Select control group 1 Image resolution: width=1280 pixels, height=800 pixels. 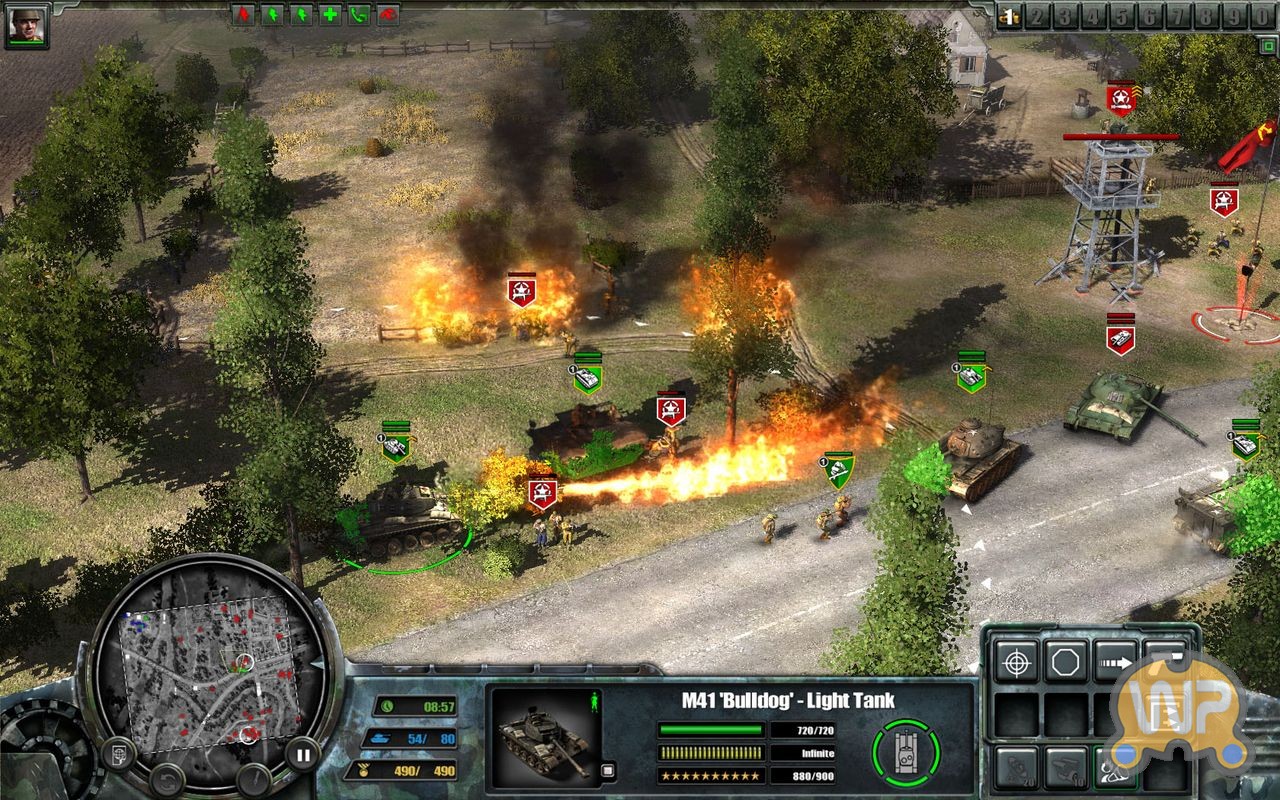point(1010,15)
